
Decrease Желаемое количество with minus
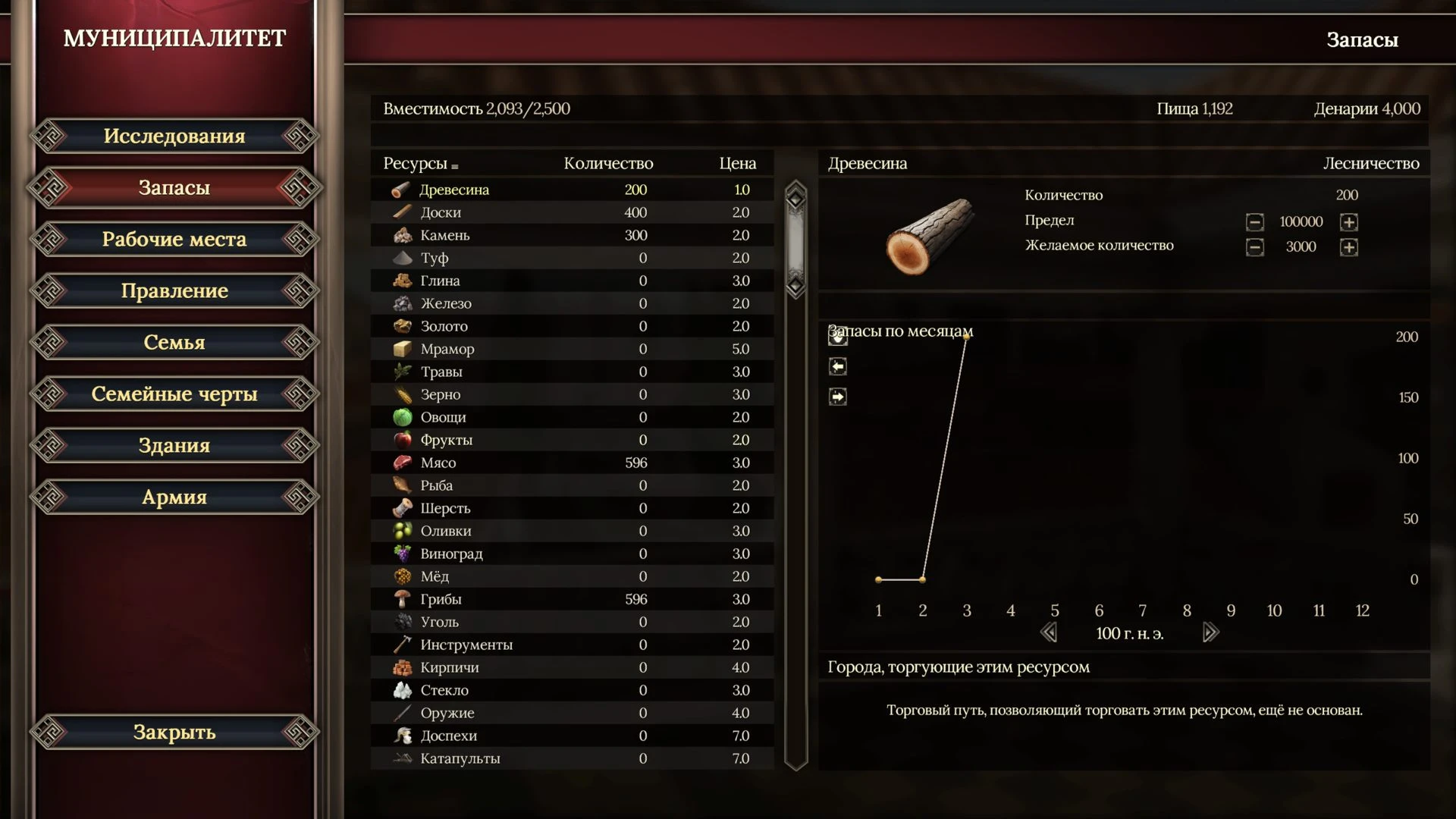[1255, 247]
